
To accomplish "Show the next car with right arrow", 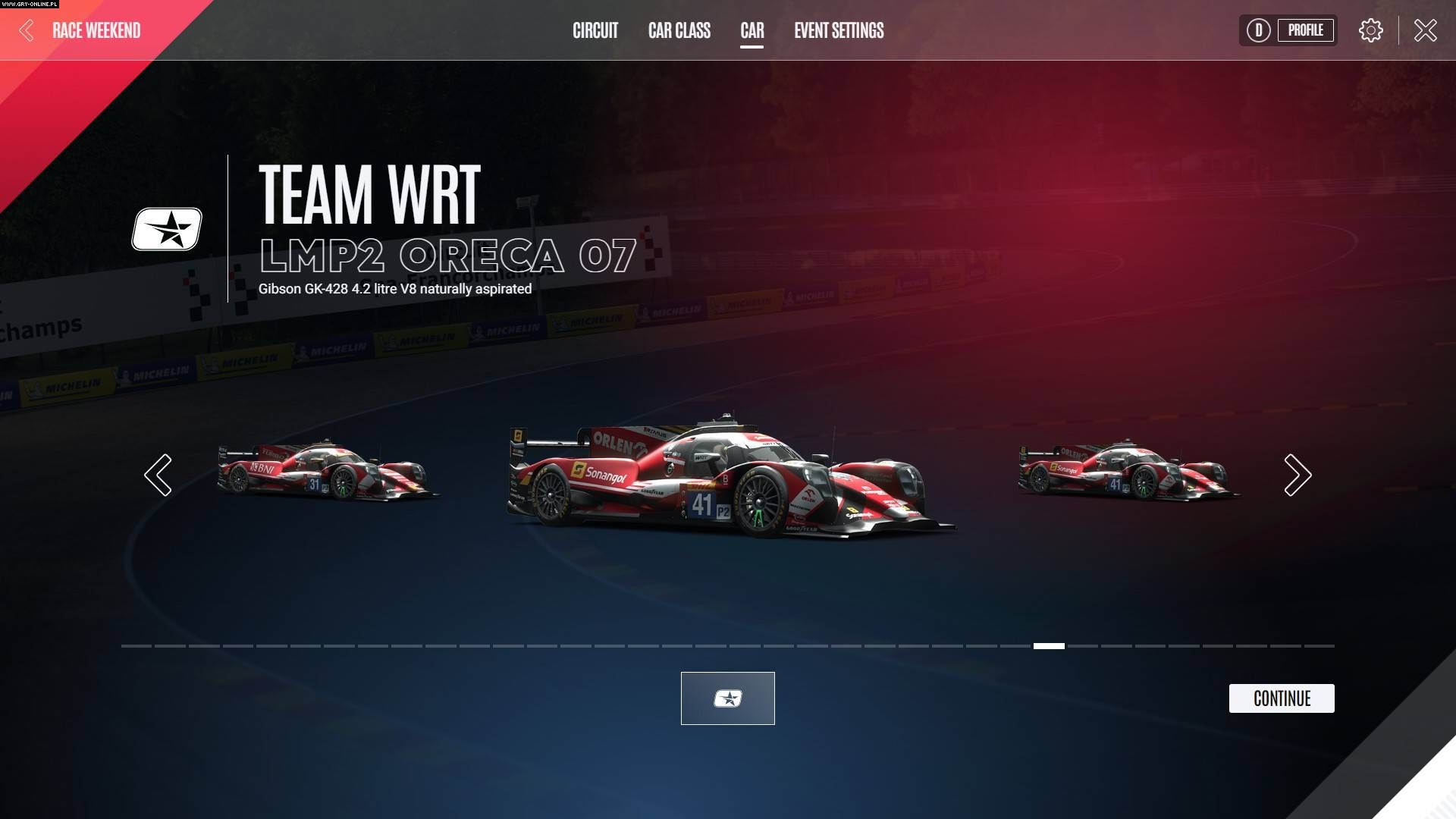I will 1297,475.
